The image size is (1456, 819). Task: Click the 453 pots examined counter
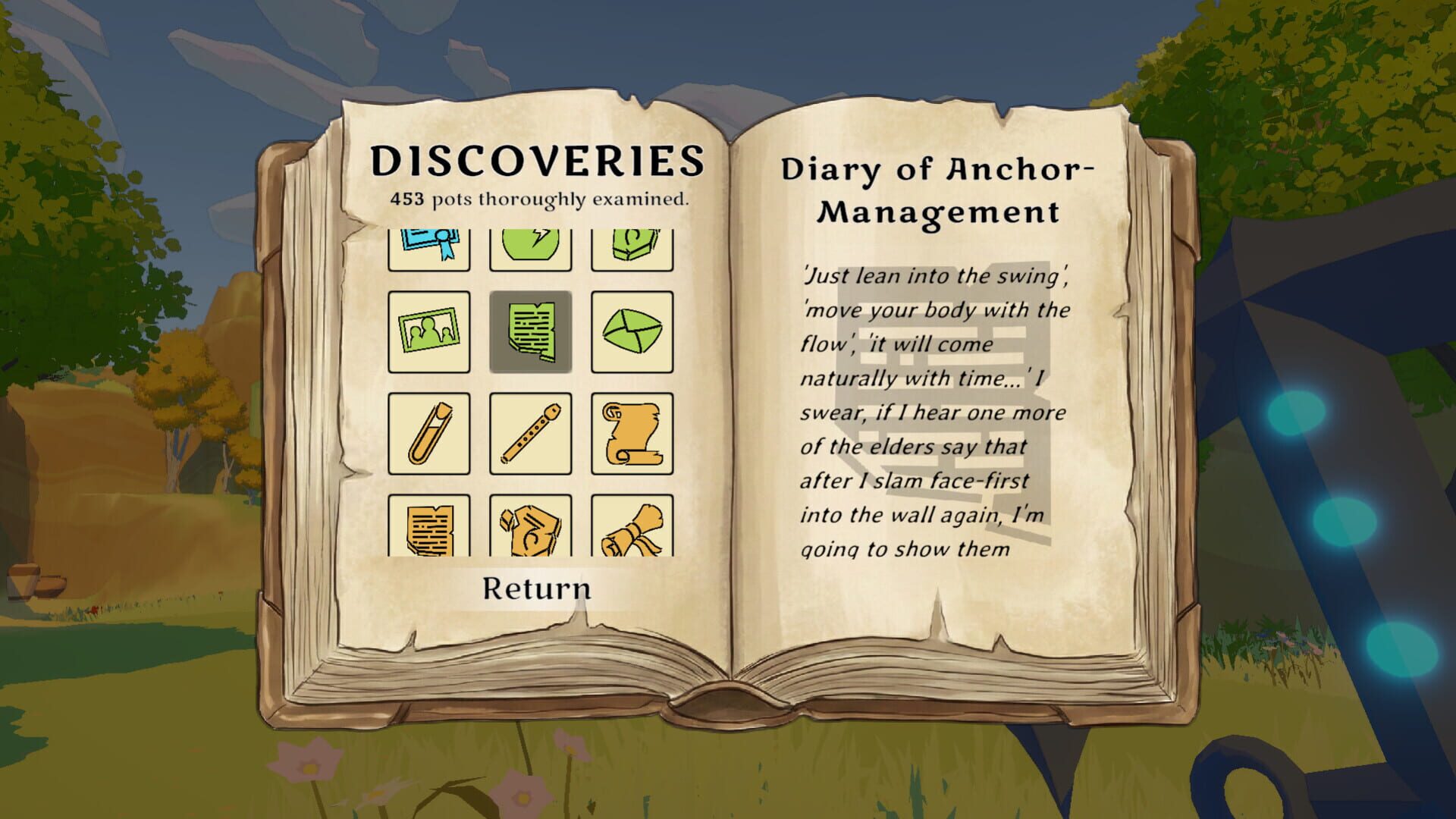point(538,201)
